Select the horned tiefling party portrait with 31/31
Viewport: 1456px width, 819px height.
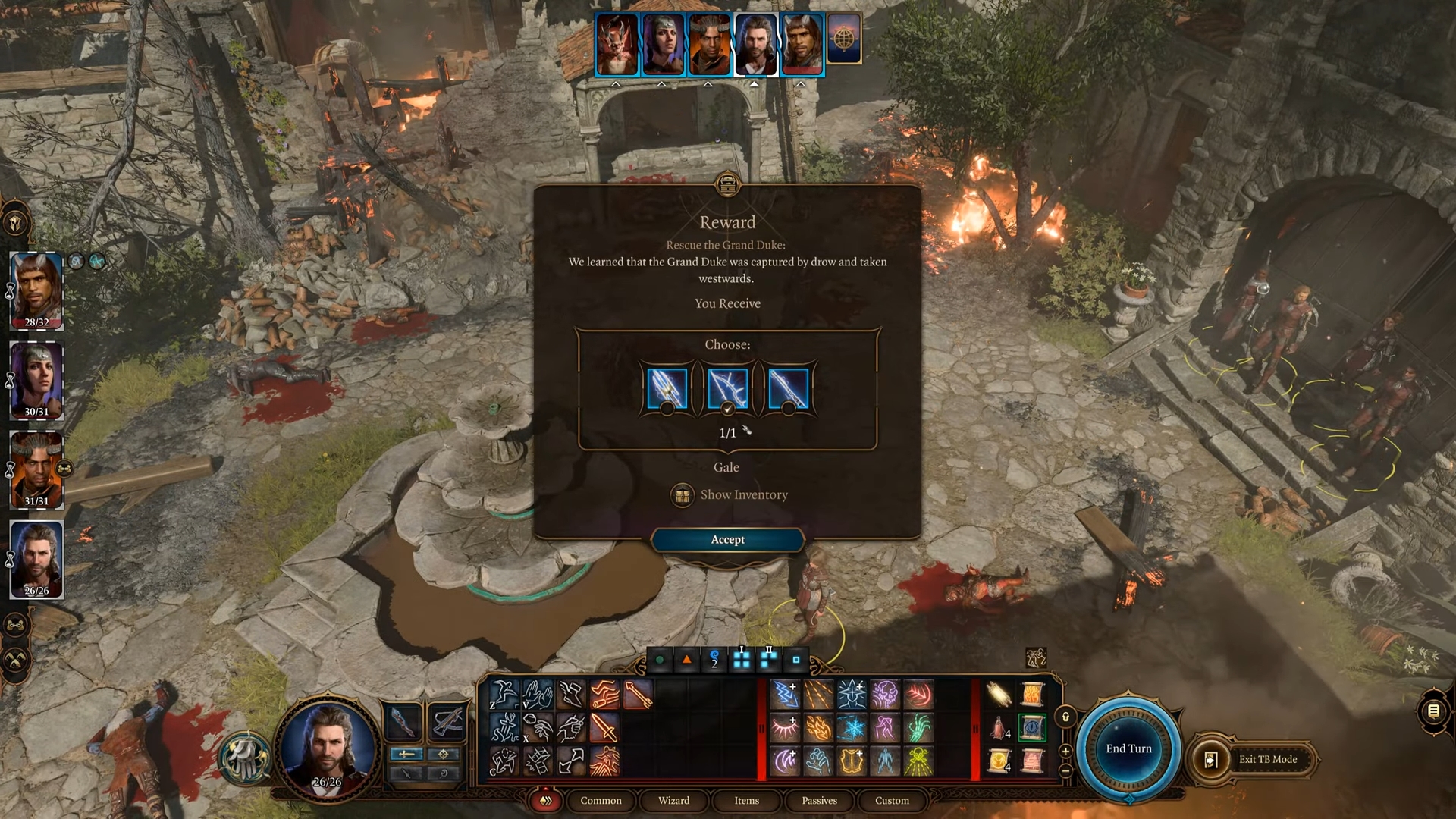pyautogui.click(x=36, y=469)
